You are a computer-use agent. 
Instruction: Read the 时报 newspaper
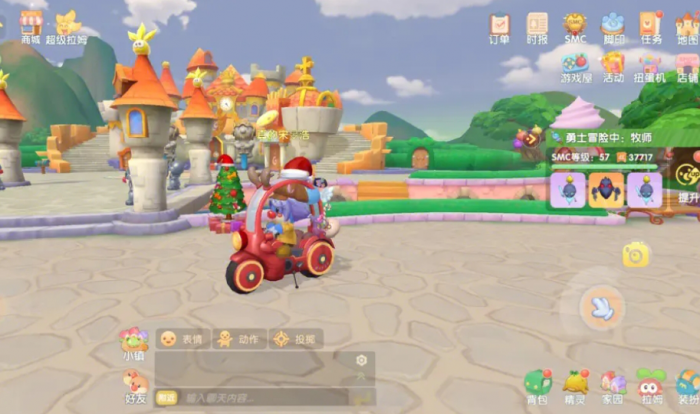tap(537, 27)
